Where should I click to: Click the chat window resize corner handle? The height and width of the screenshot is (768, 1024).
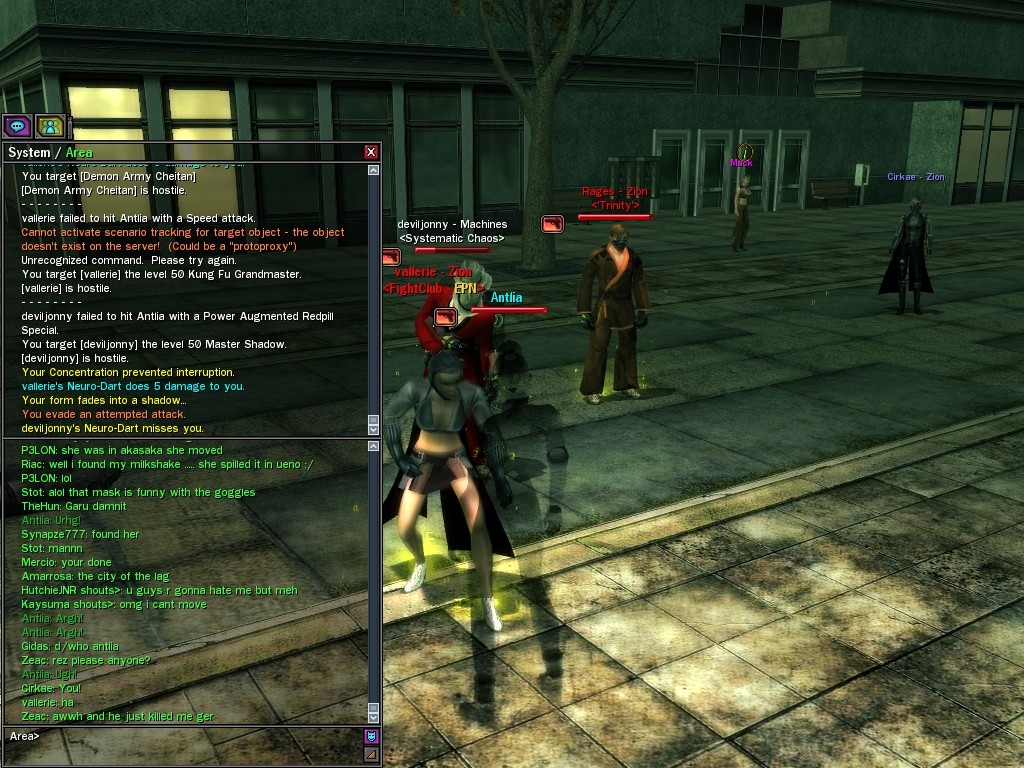[x=371, y=754]
